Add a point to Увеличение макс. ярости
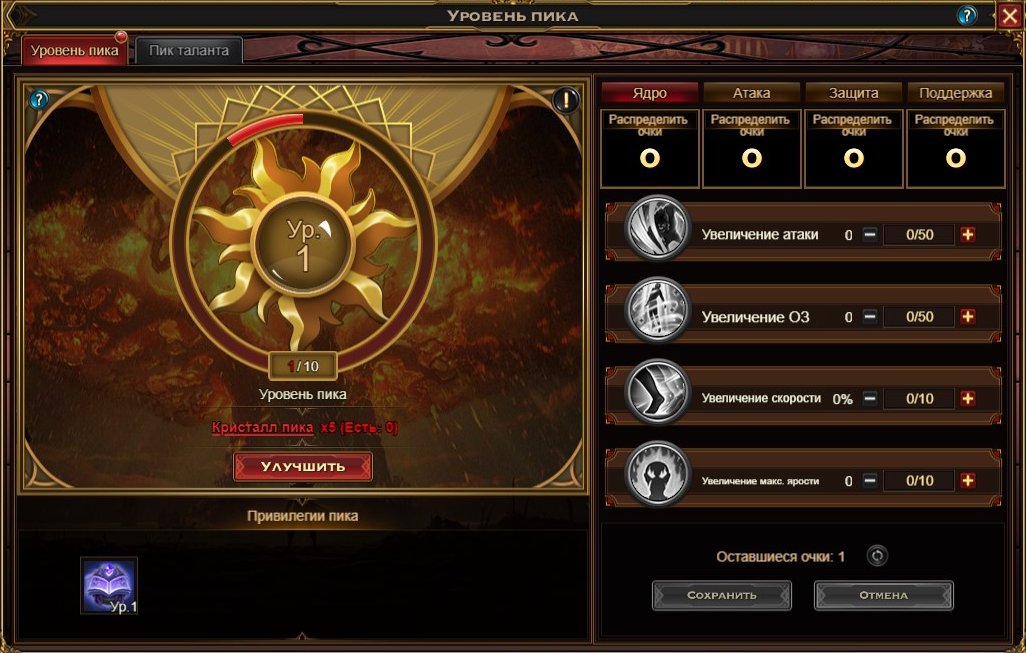Image resolution: width=1026 pixels, height=653 pixels. click(967, 480)
